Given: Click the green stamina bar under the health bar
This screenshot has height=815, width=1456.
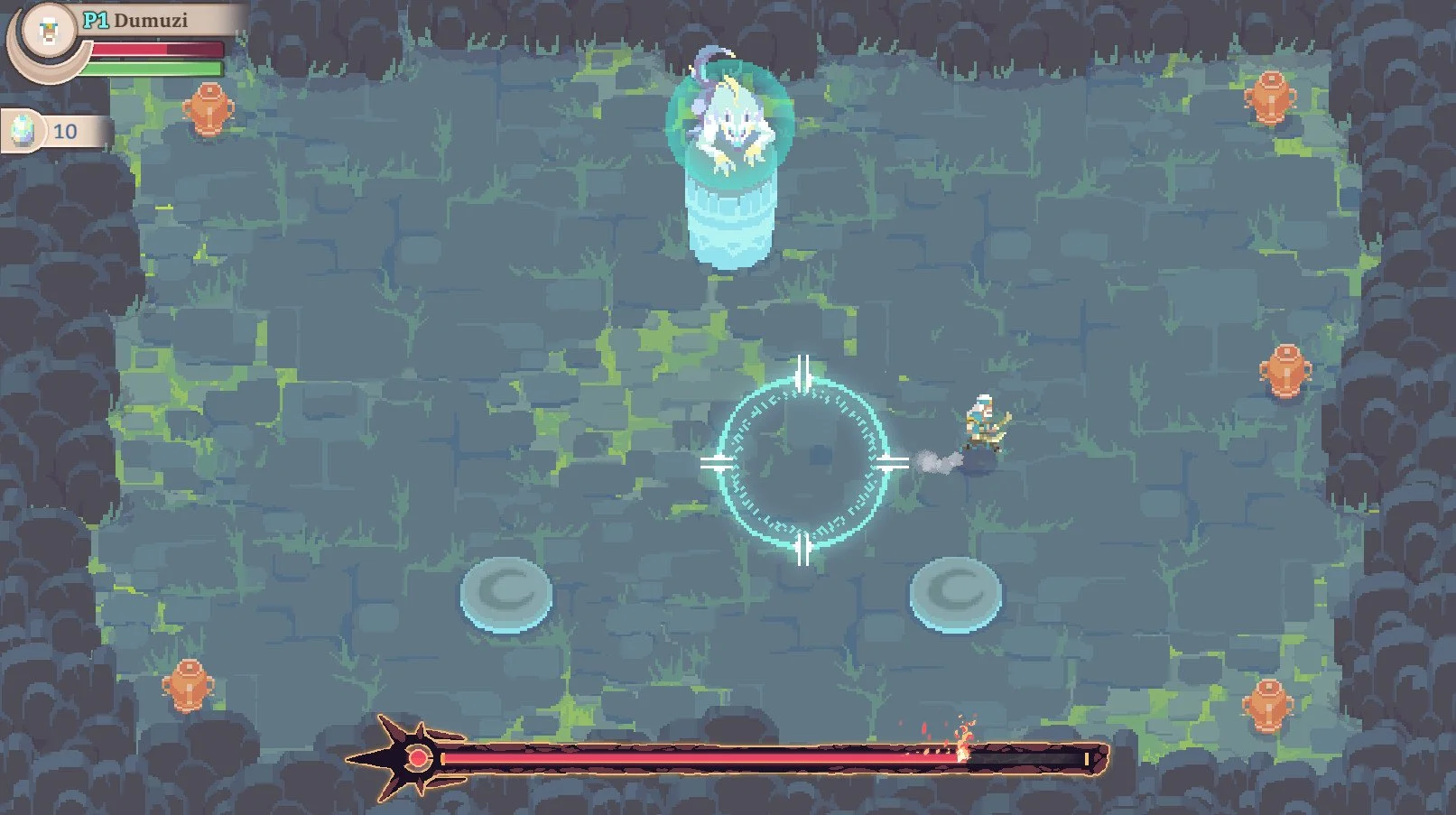Looking at the screenshot, I should (x=158, y=69).
